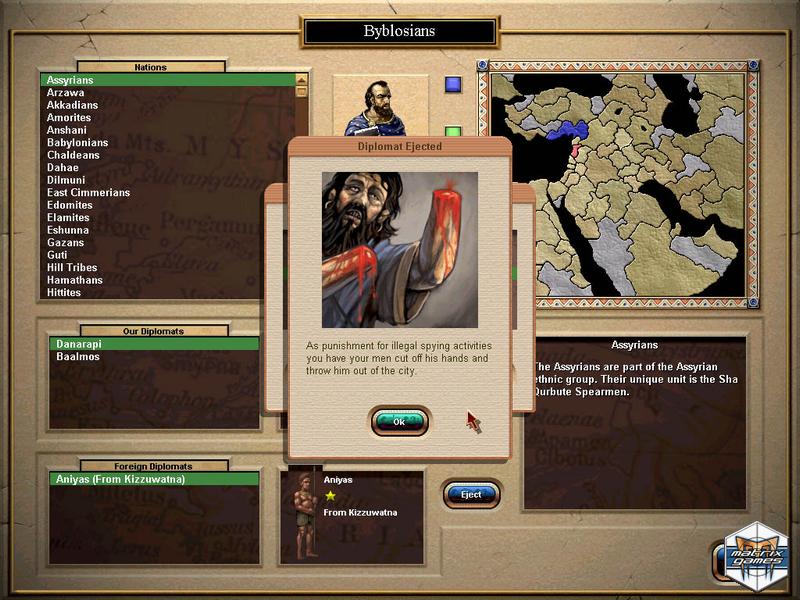Click the Nations list scroll up arrow
Screen dimensions: 800x600
301,79
